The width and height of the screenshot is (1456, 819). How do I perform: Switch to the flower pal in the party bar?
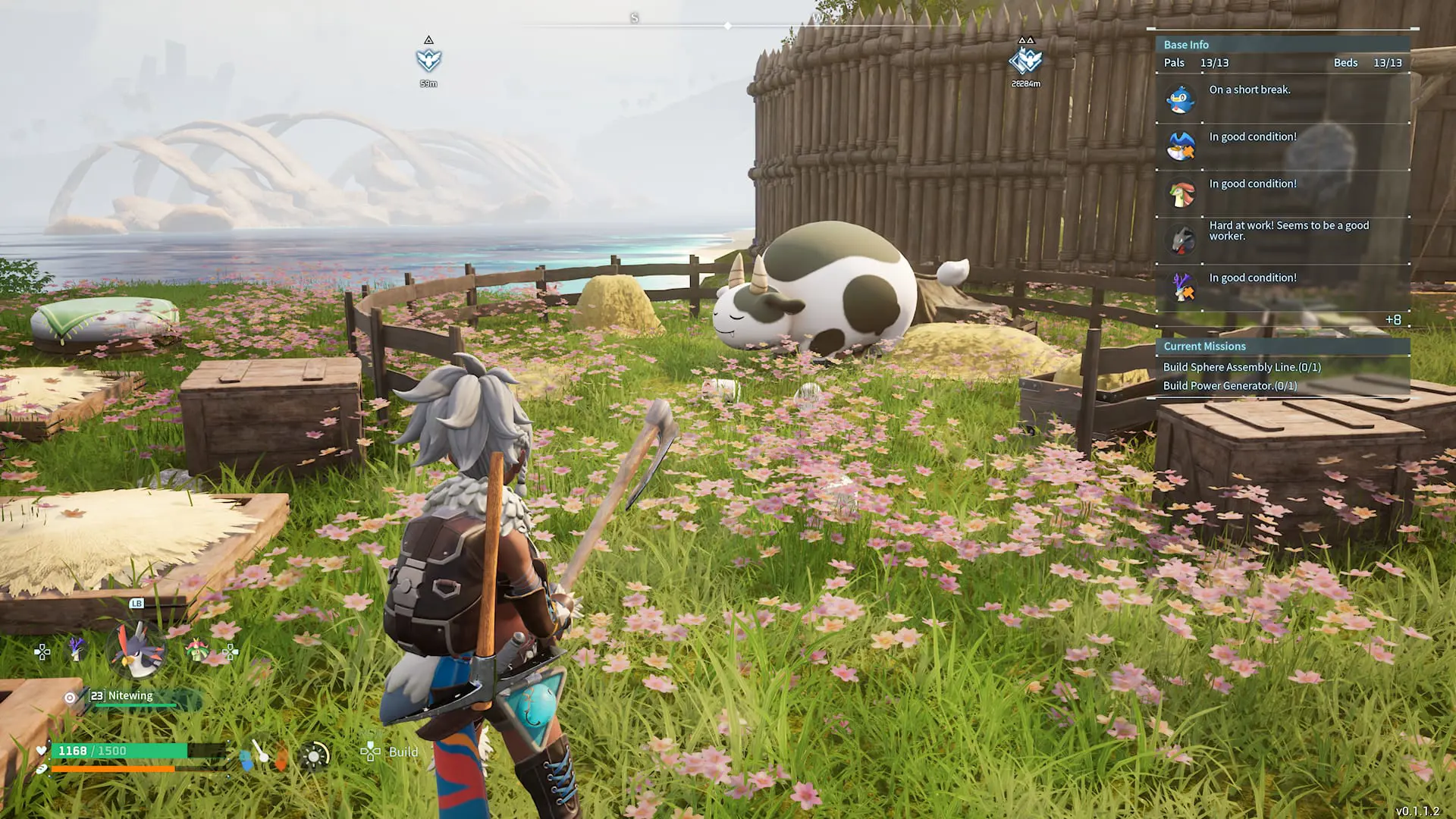click(196, 650)
